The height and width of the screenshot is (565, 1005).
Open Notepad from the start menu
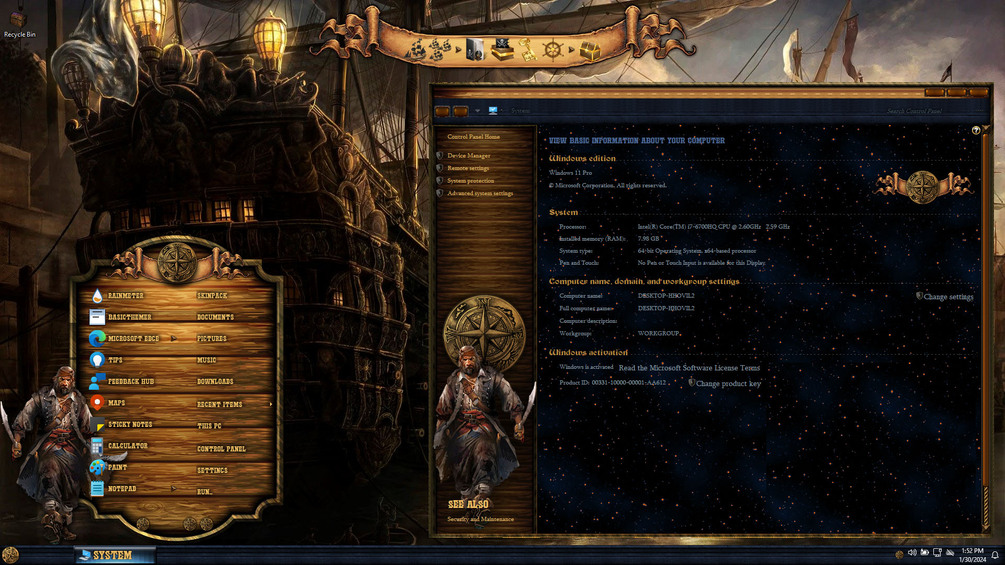tap(121, 489)
